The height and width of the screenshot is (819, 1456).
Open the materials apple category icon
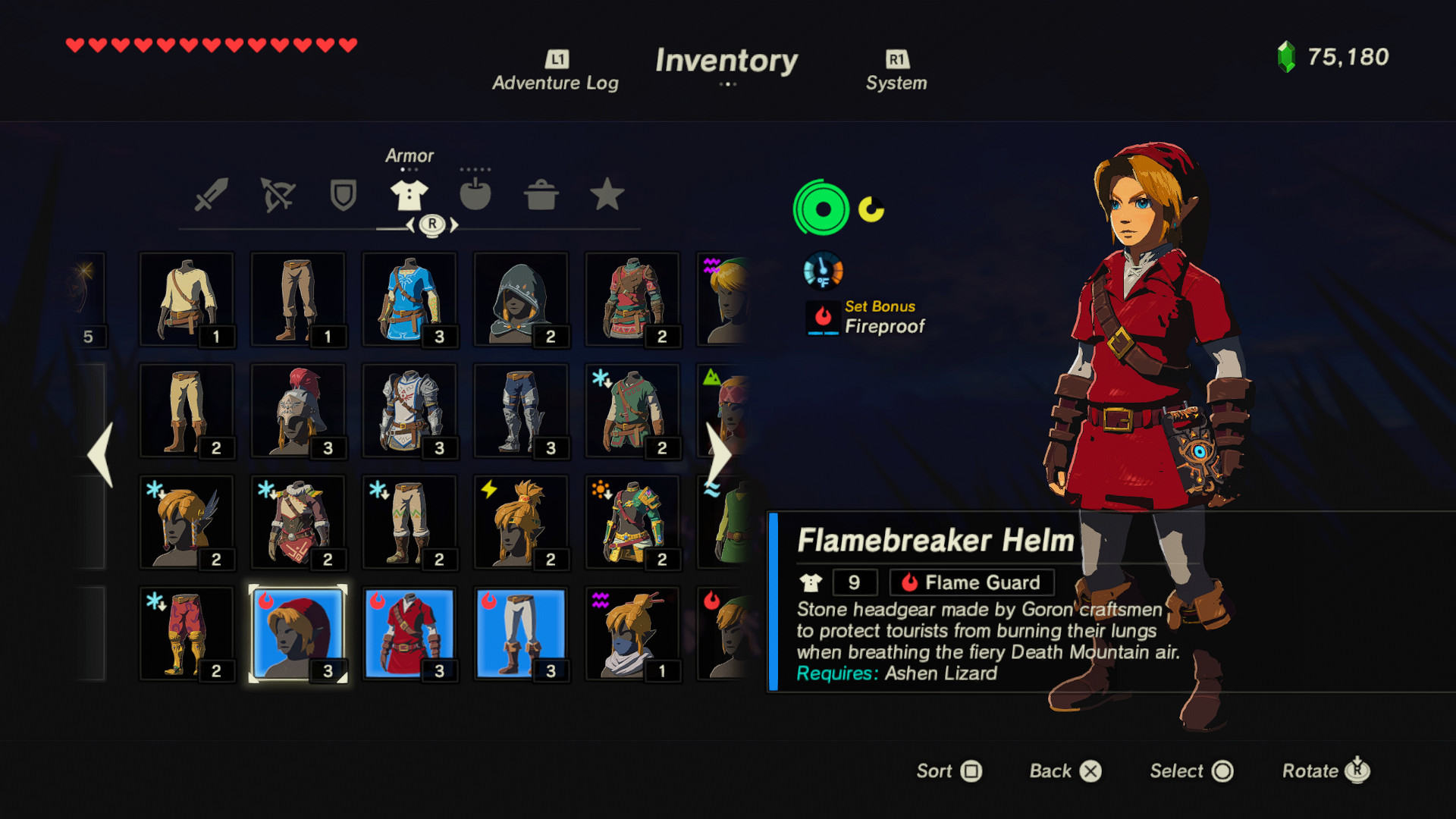(476, 195)
